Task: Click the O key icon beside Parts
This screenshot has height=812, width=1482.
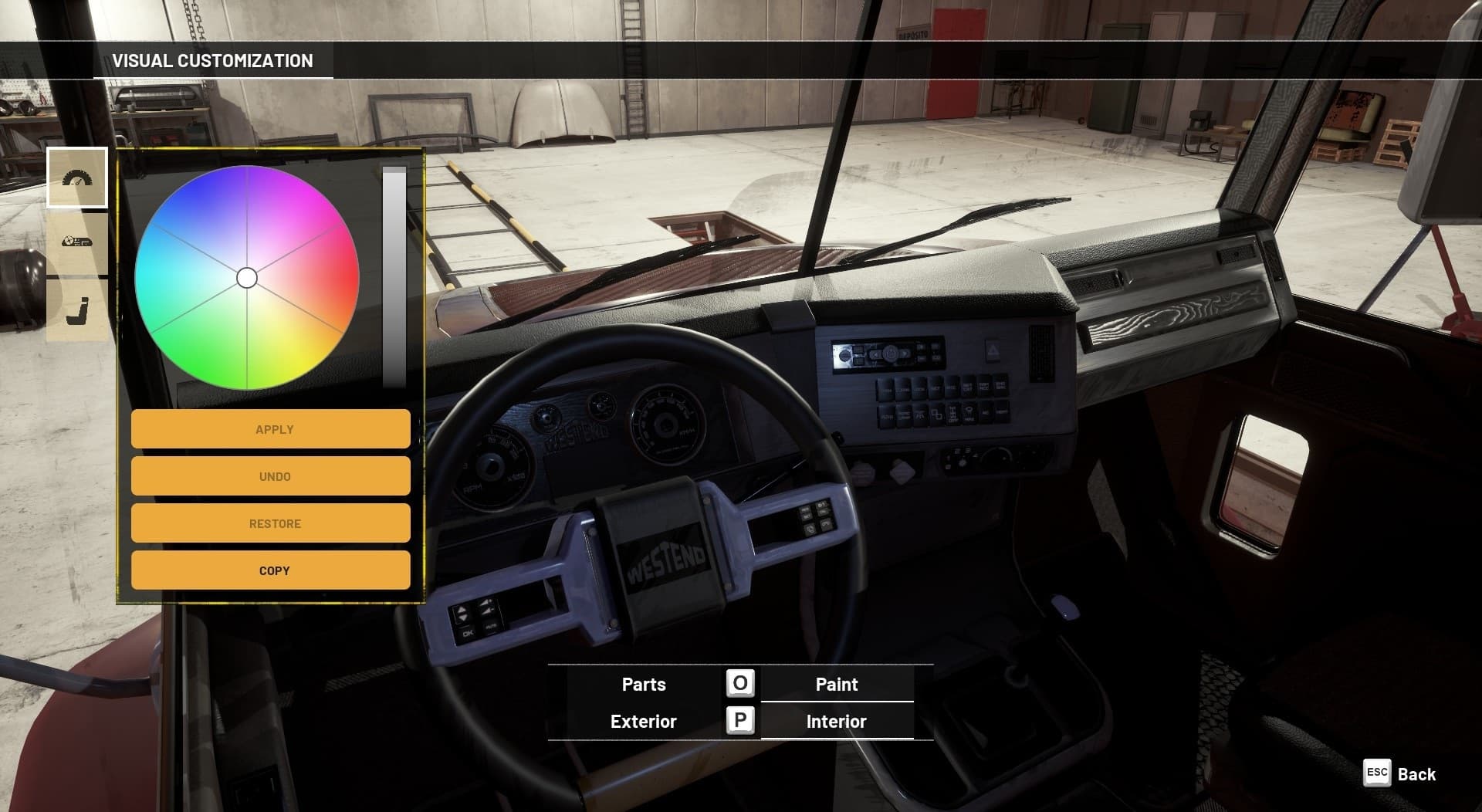Action: (739, 684)
